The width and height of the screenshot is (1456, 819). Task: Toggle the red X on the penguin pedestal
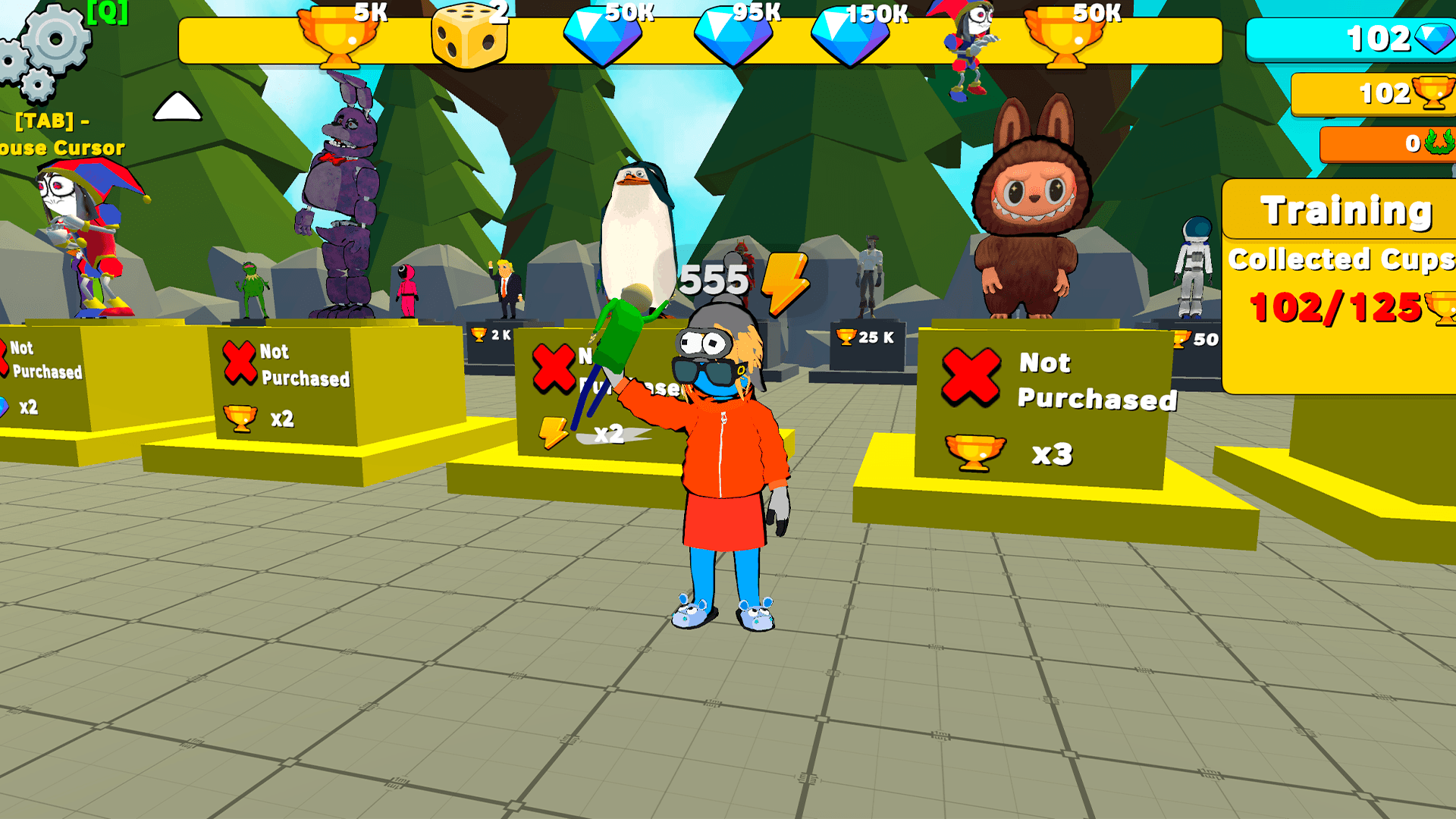click(x=554, y=368)
